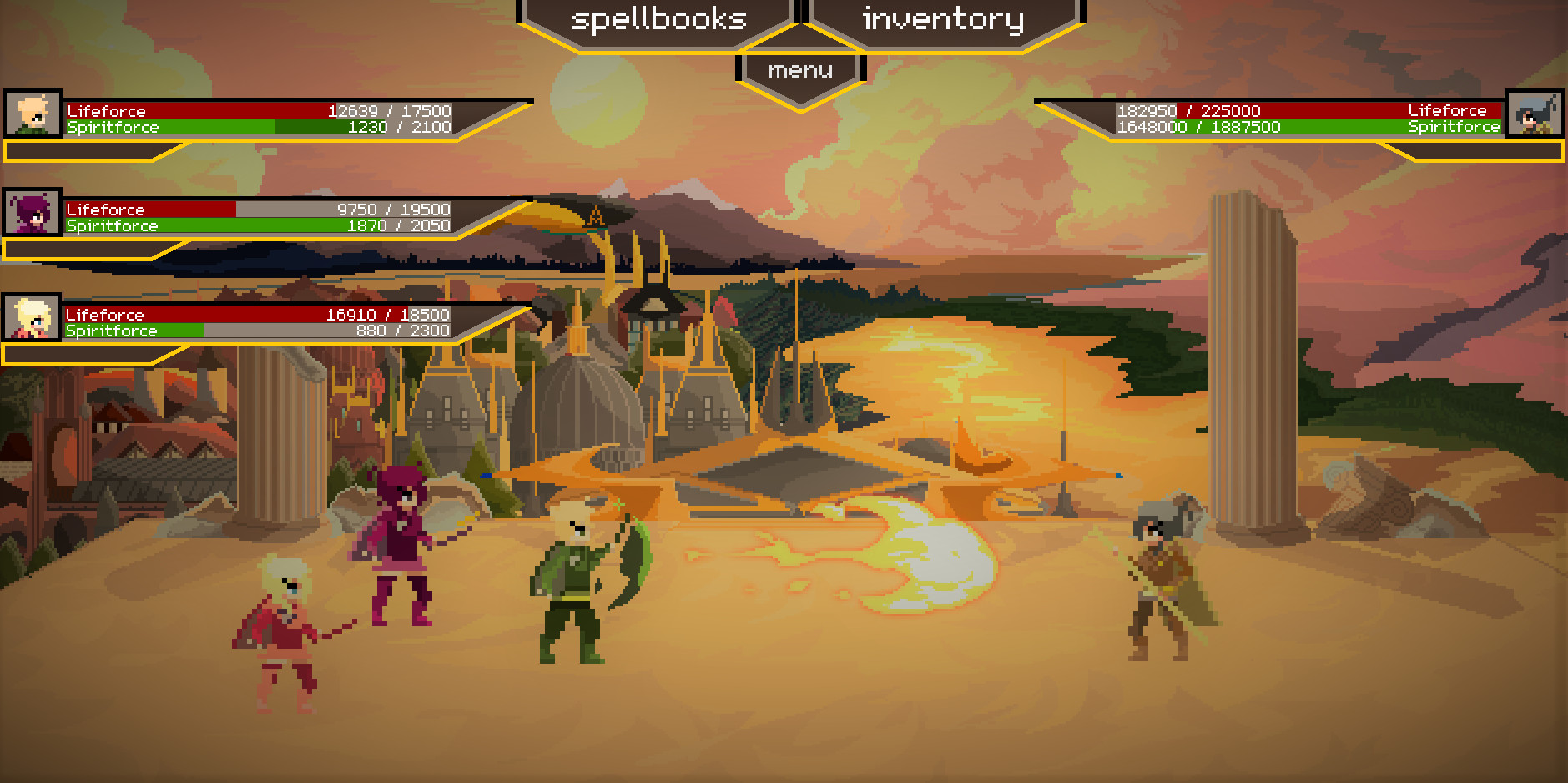The image size is (1568, 783).
Task: Open the spellbooks tab
Action: point(659,18)
